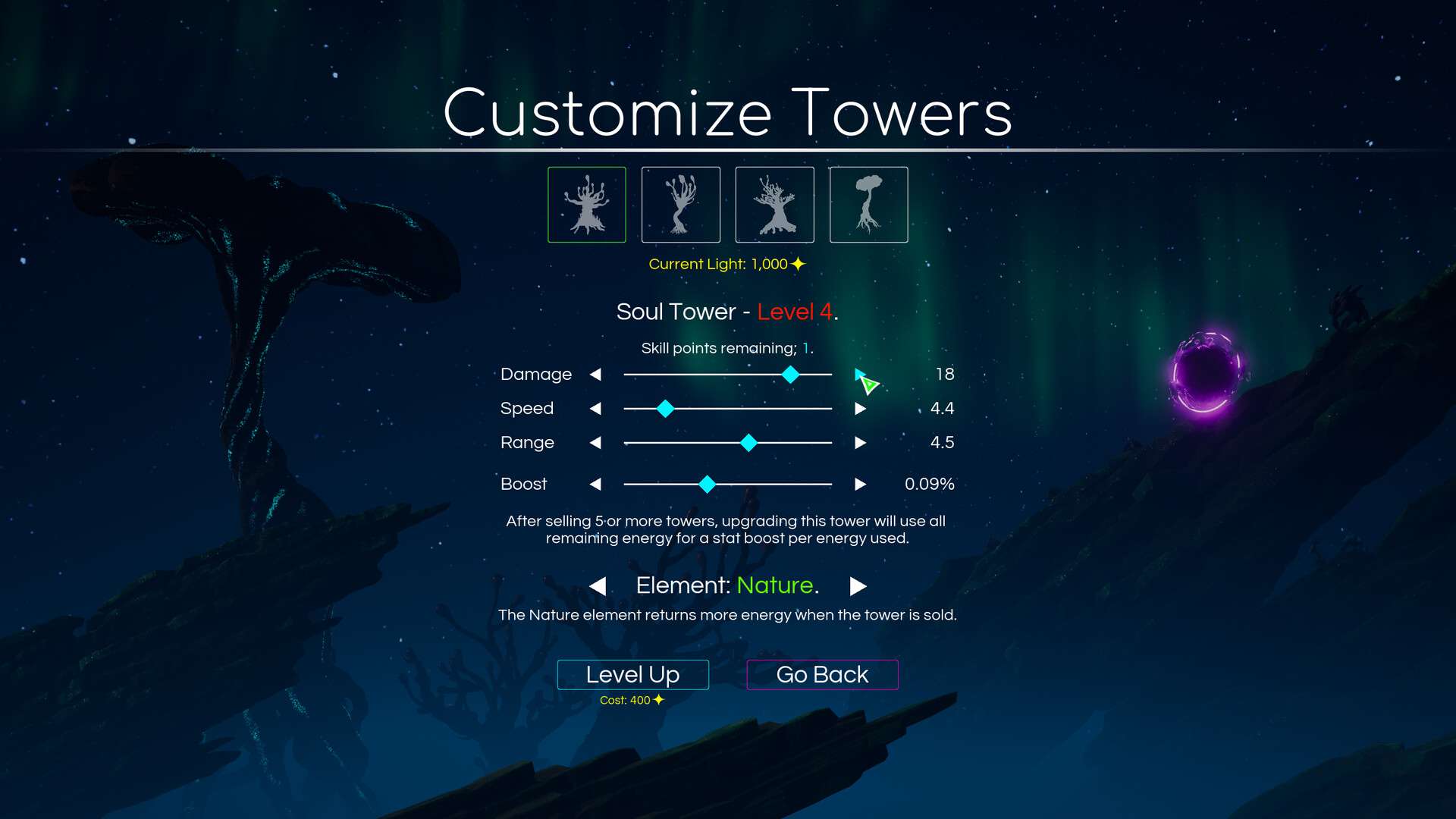Raise Speed using its right arrow
Screen dimensions: 1456x819
click(860, 409)
